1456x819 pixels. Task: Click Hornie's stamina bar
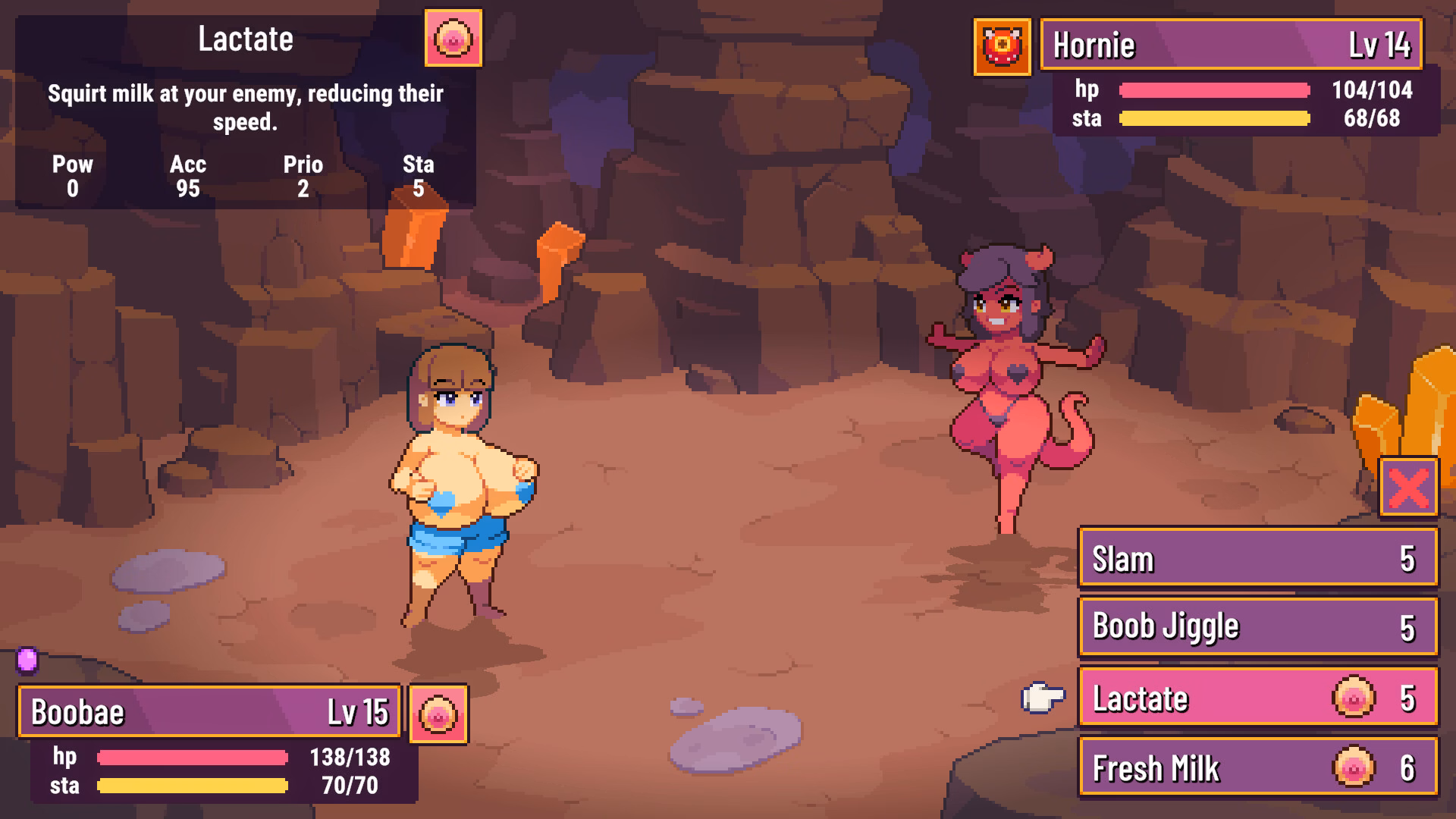point(1213,119)
